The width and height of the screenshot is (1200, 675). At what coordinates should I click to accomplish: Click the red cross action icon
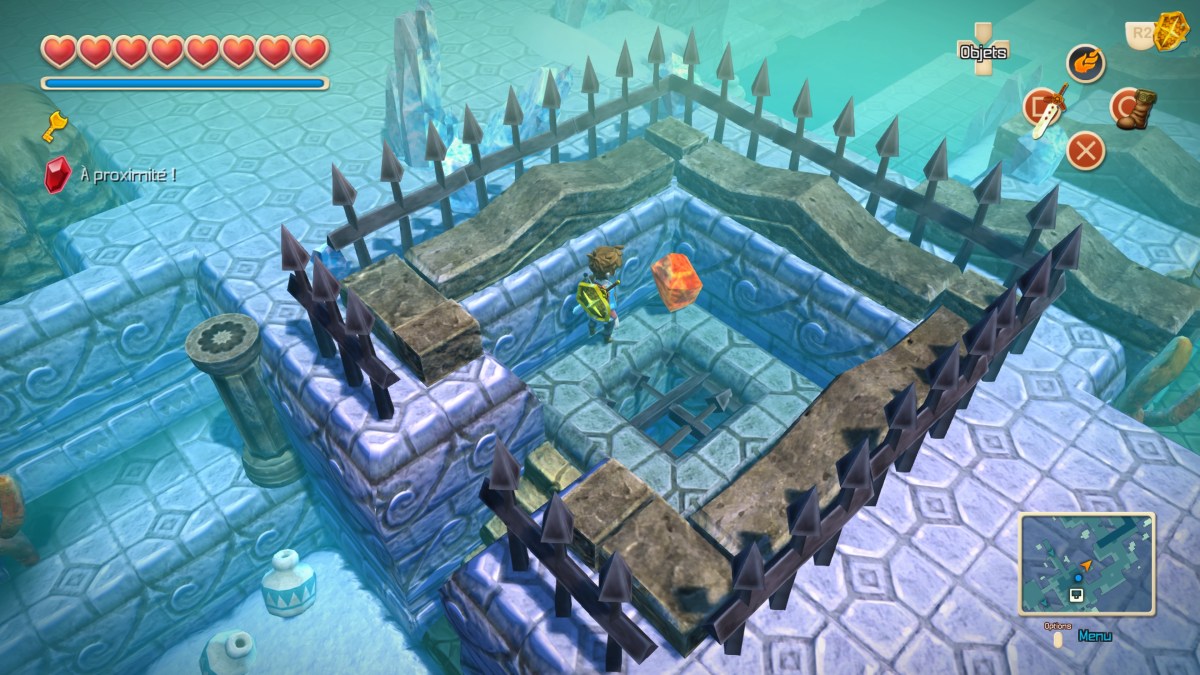click(1085, 151)
